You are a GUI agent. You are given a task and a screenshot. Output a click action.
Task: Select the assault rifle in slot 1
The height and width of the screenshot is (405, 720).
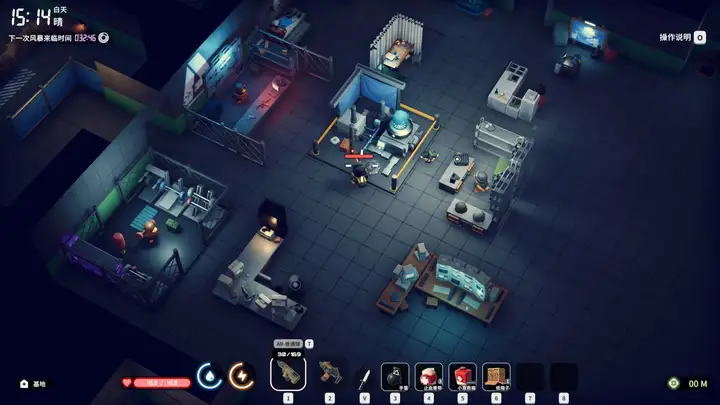(288, 374)
